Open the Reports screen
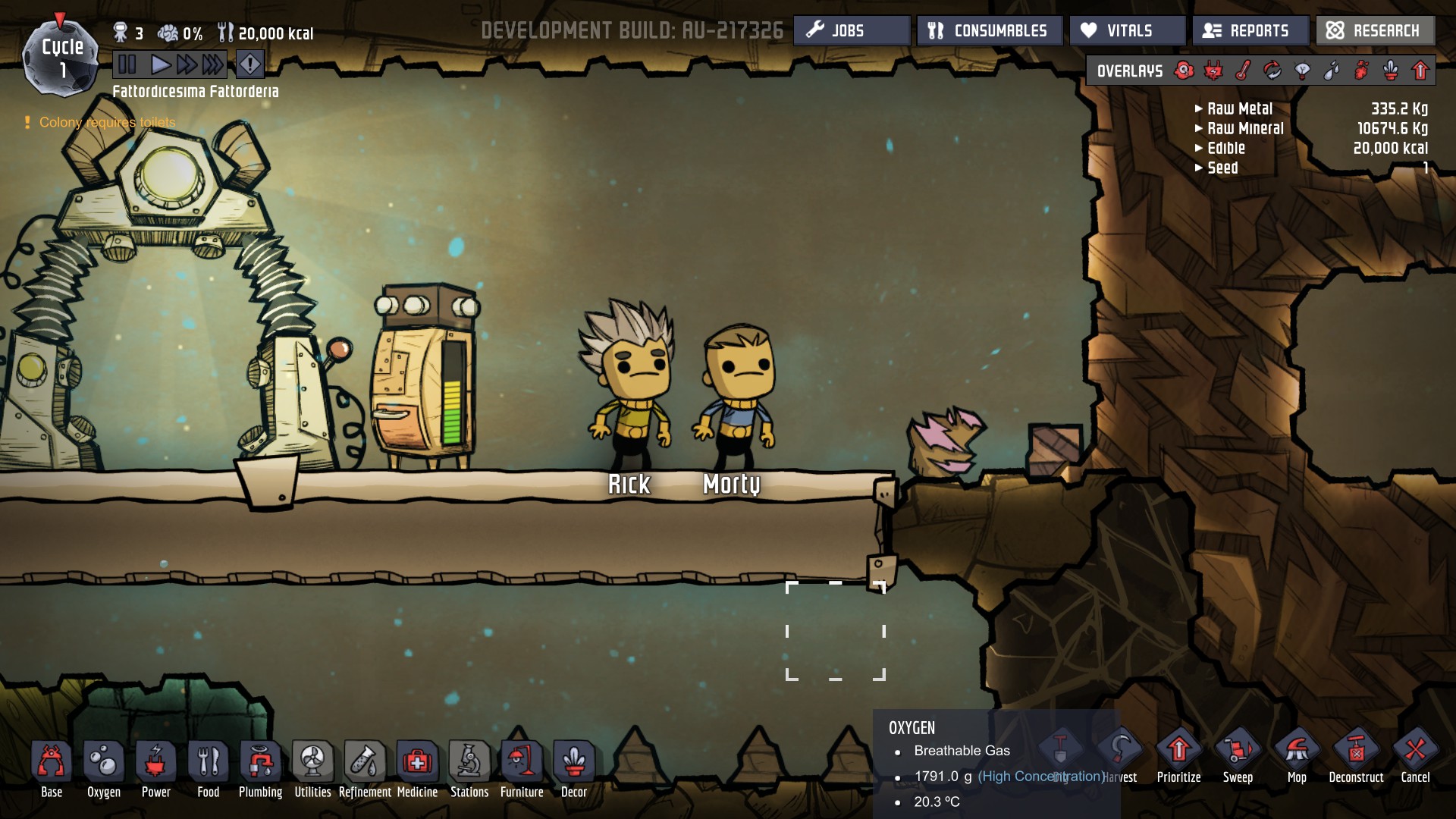 tap(1250, 31)
